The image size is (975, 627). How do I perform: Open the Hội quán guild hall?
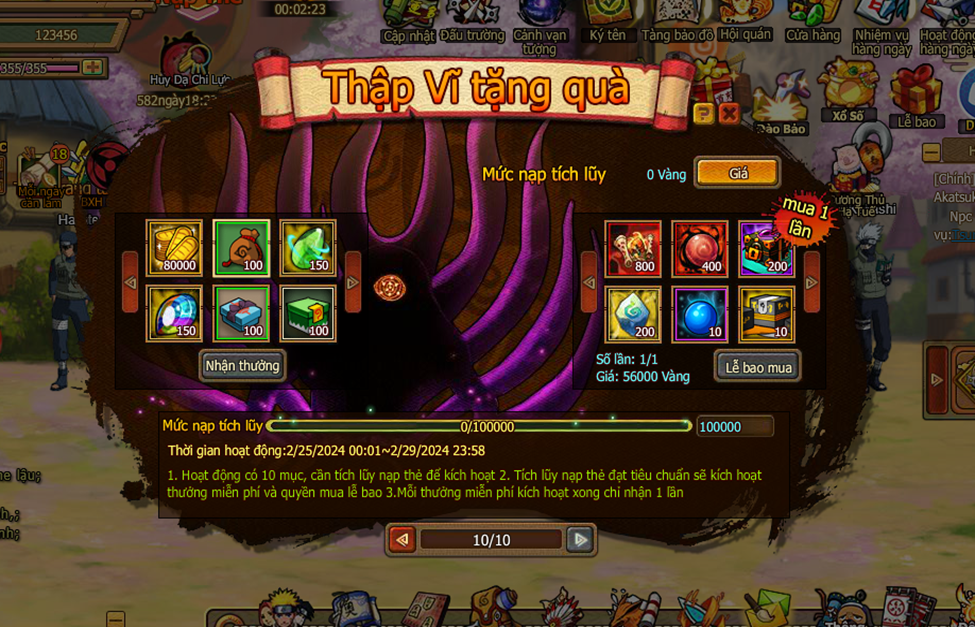pos(745,20)
